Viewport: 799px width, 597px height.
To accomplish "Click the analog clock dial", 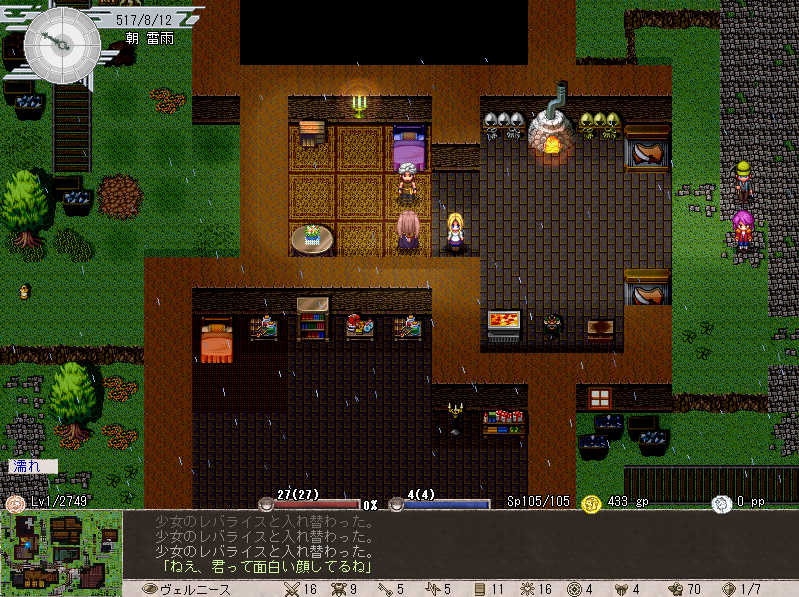I will tap(62, 45).
